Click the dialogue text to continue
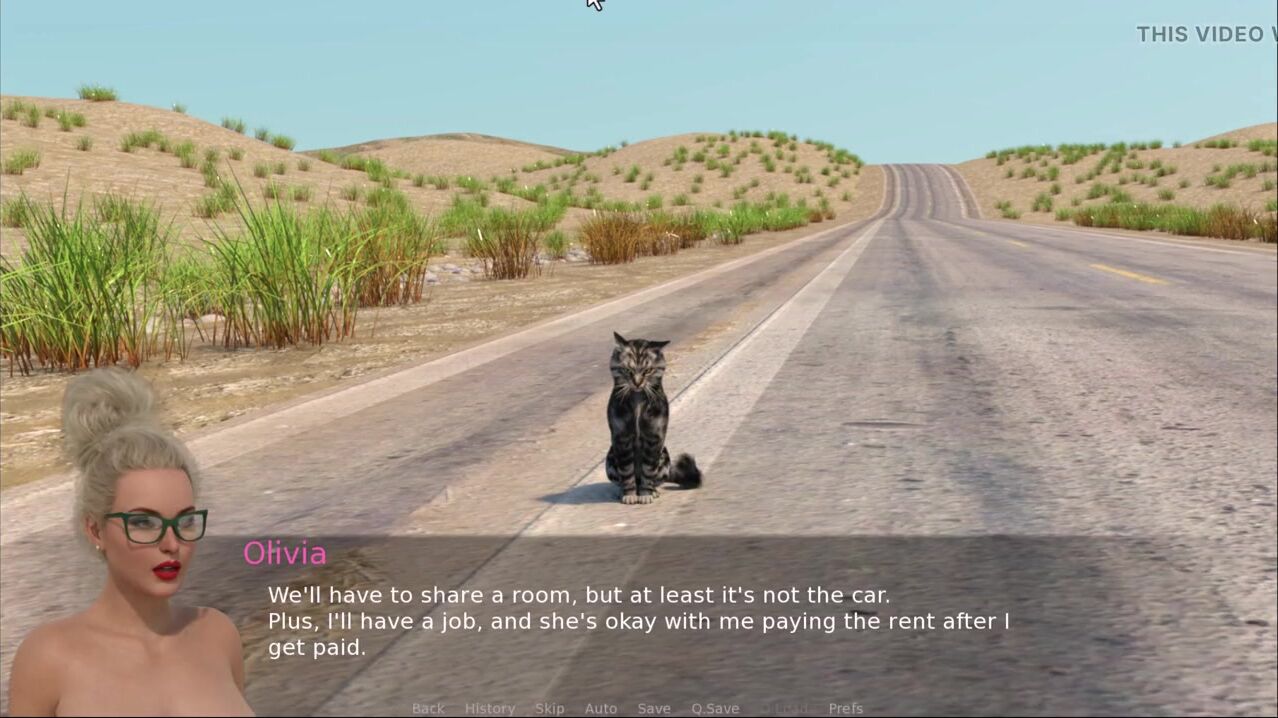1278x718 pixels. (638, 621)
